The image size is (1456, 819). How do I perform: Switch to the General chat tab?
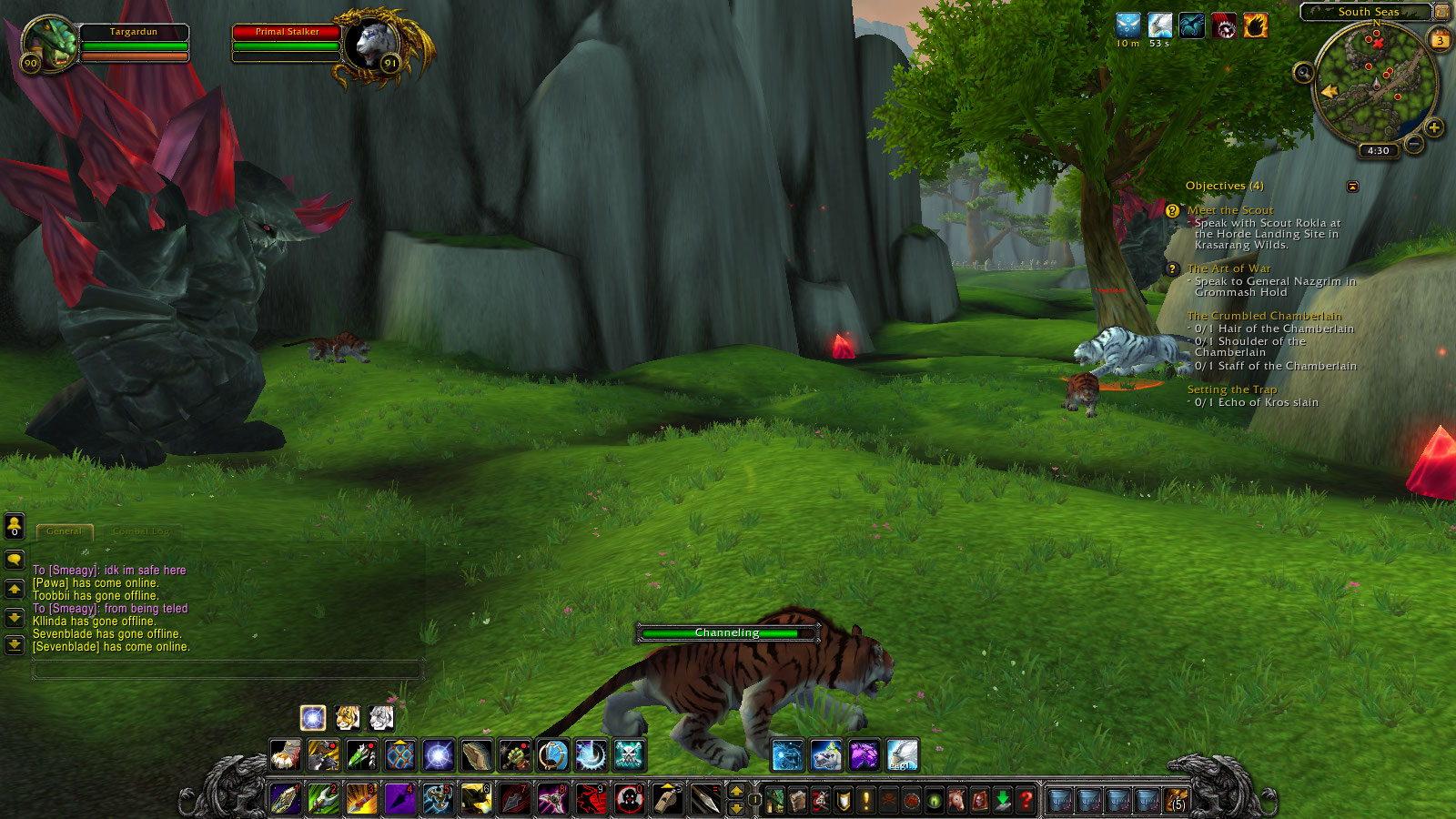click(x=64, y=531)
